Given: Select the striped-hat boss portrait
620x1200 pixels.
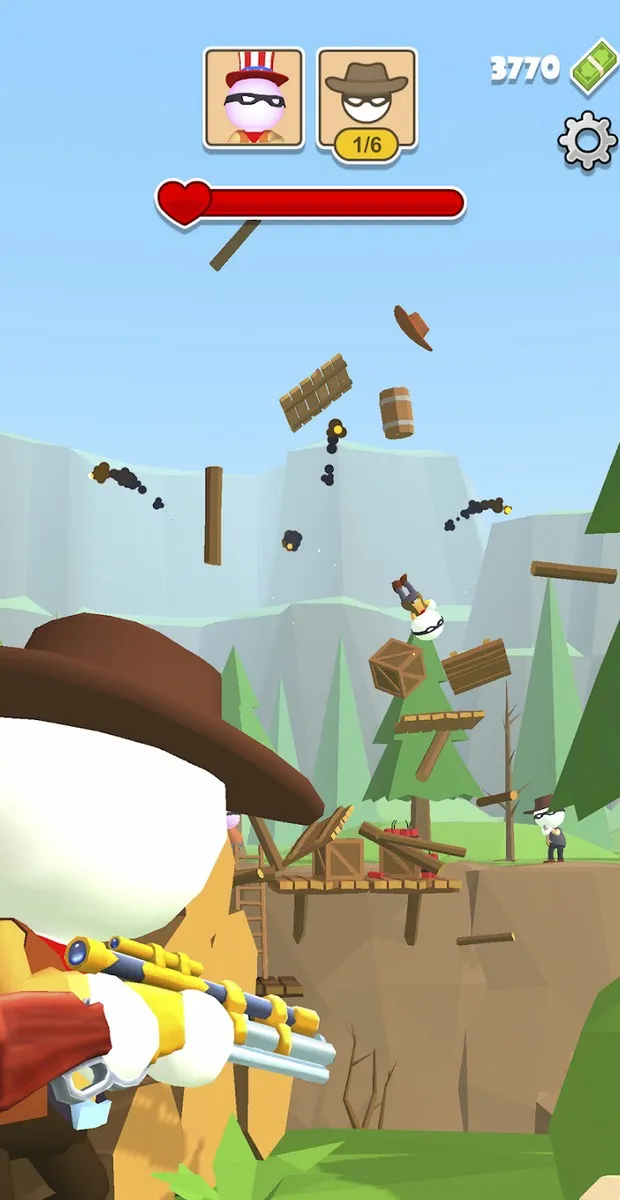Looking at the screenshot, I should 255,99.
